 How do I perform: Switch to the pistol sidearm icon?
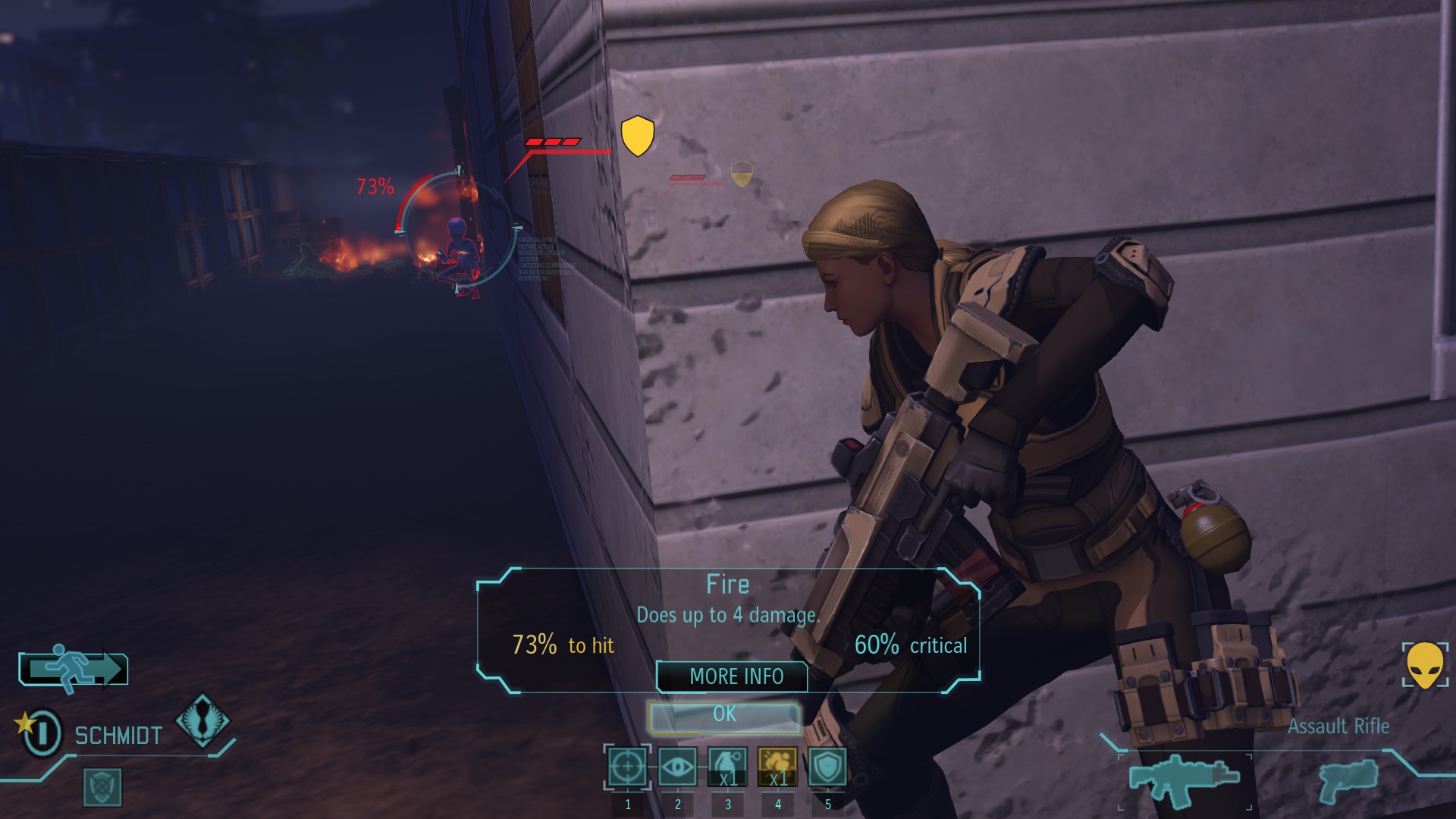(1348, 780)
